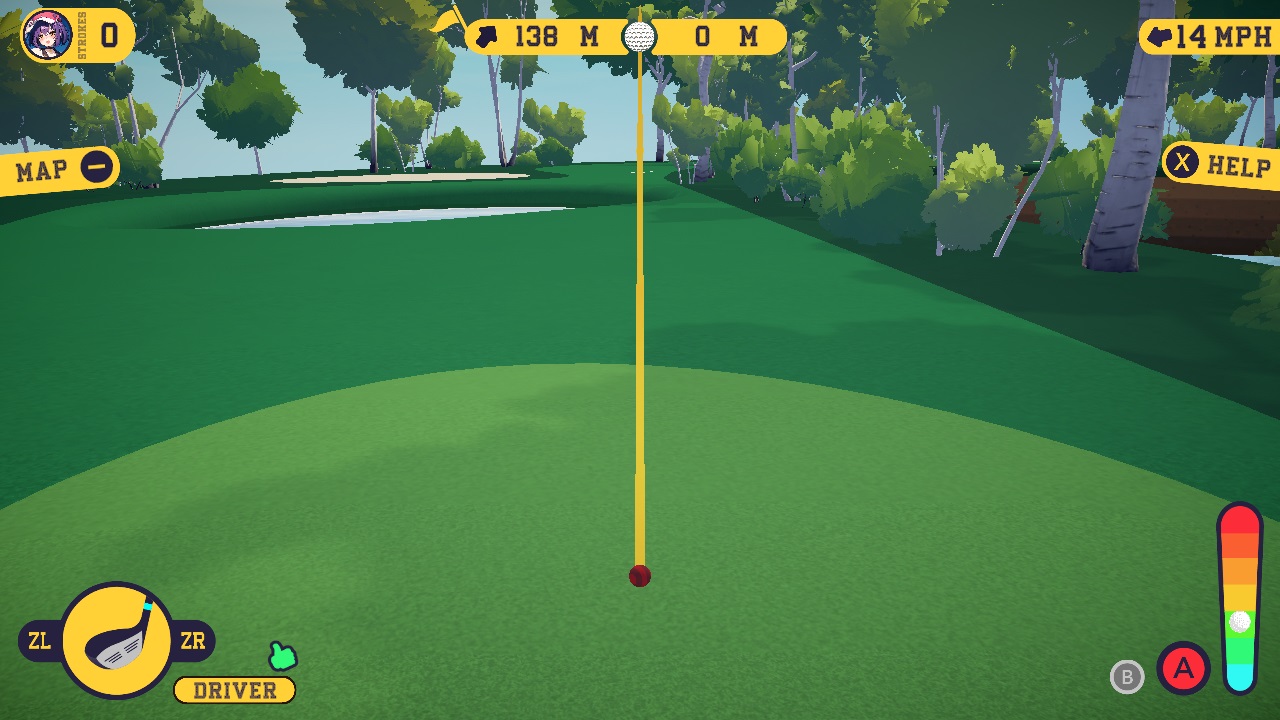Cycle clubs back with the ZL button
Screen dimensions: 1280x720
[40, 638]
